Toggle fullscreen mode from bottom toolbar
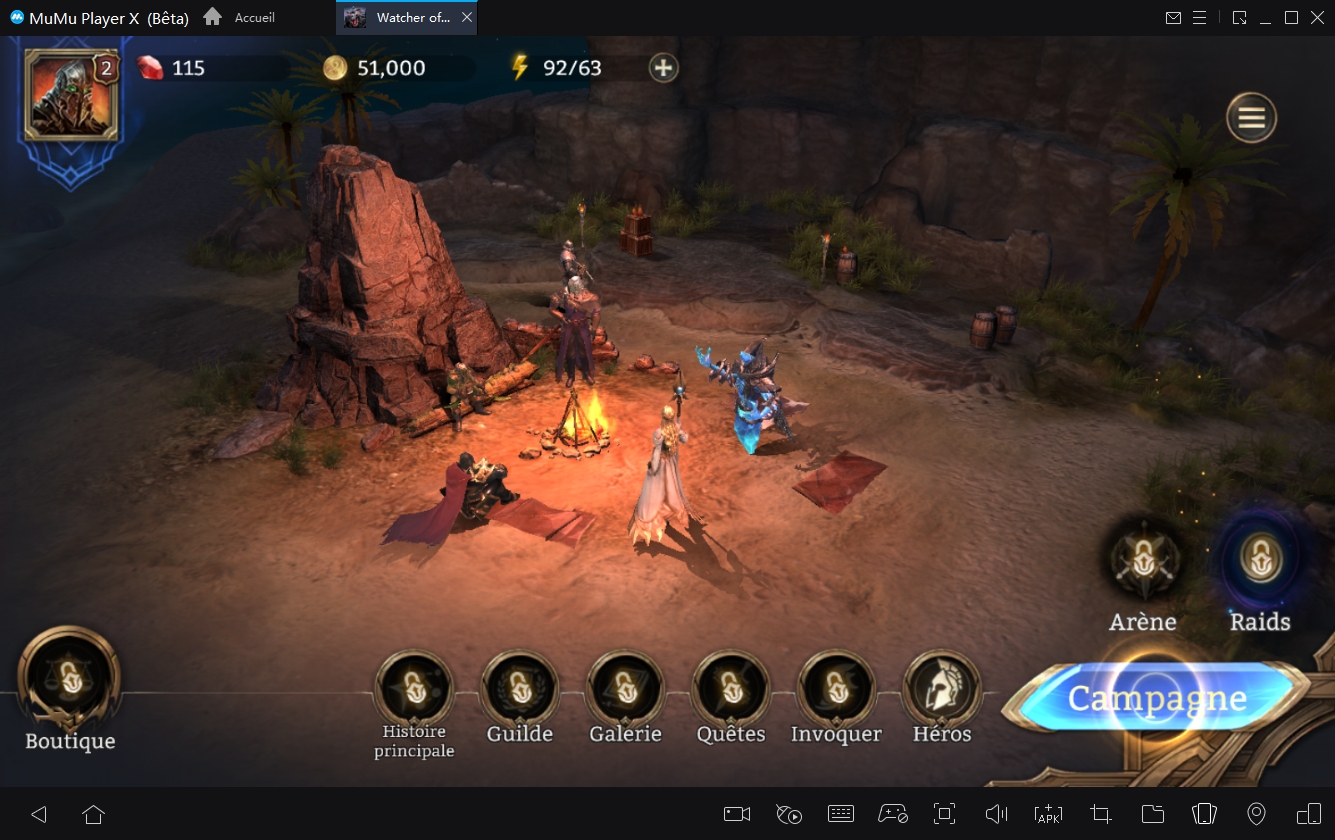Screen dimensions: 1335x840 click(x=945, y=813)
